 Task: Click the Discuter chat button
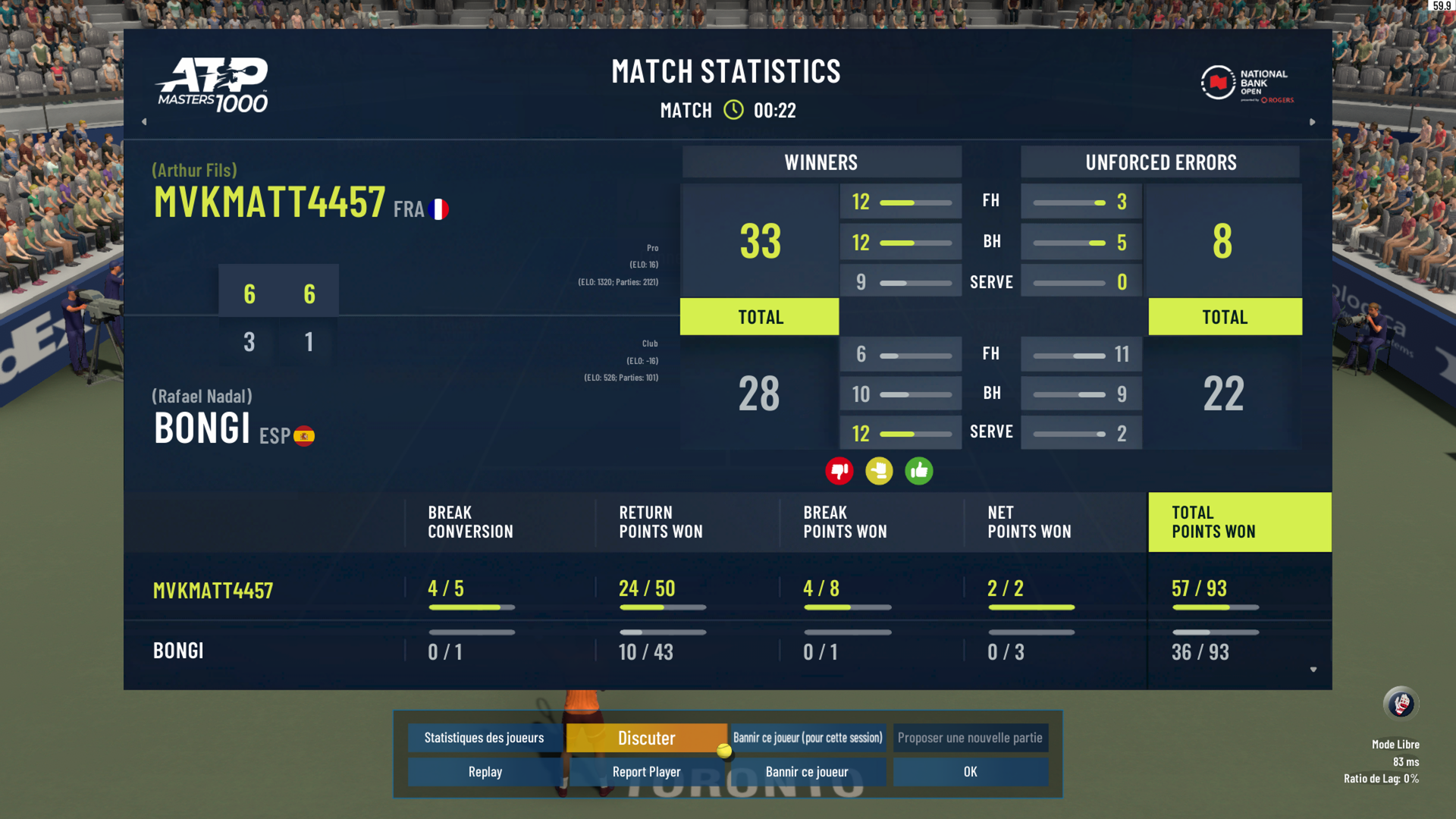pos(646,738)
